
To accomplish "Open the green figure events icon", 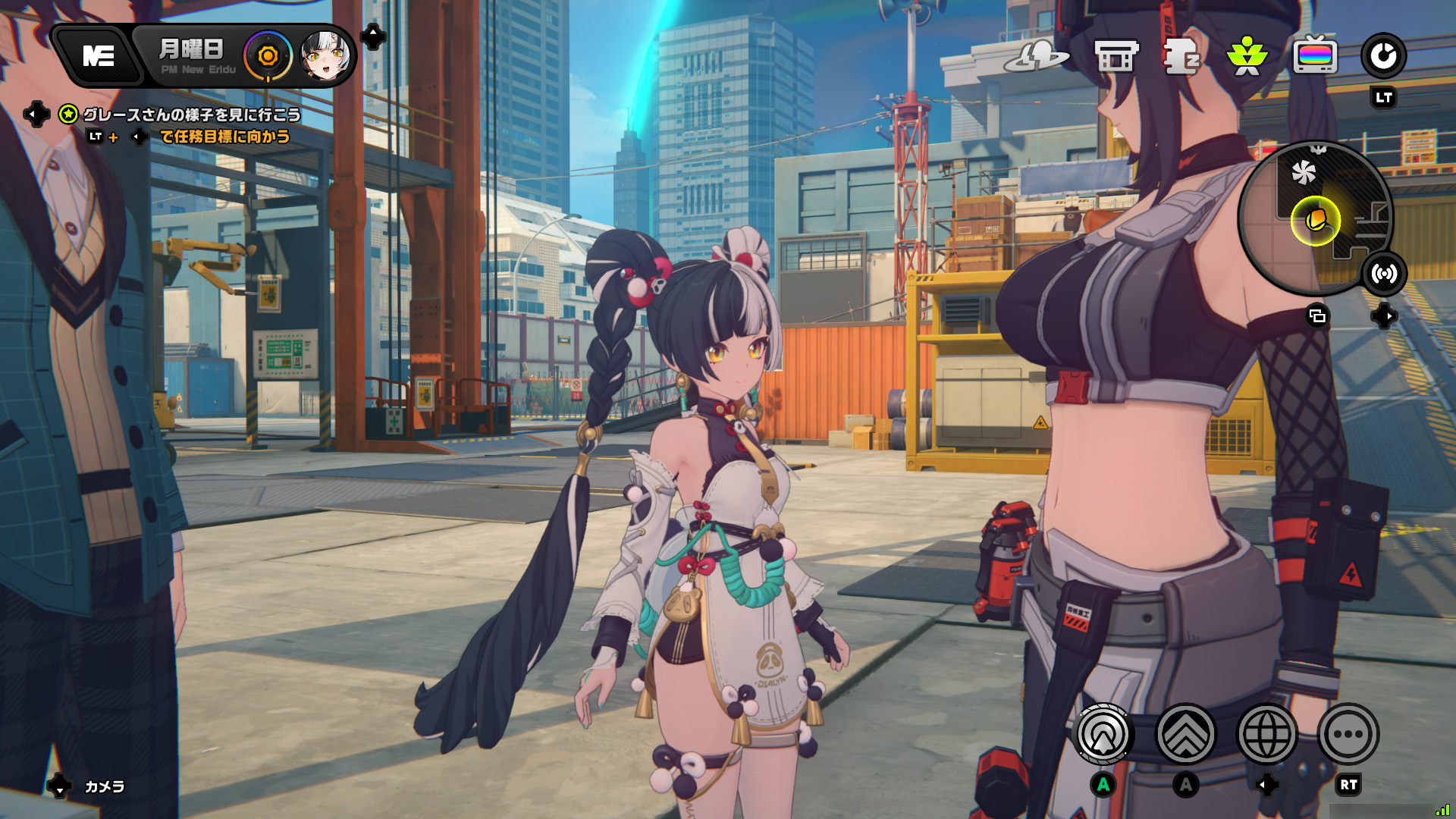I will 1247,56.
